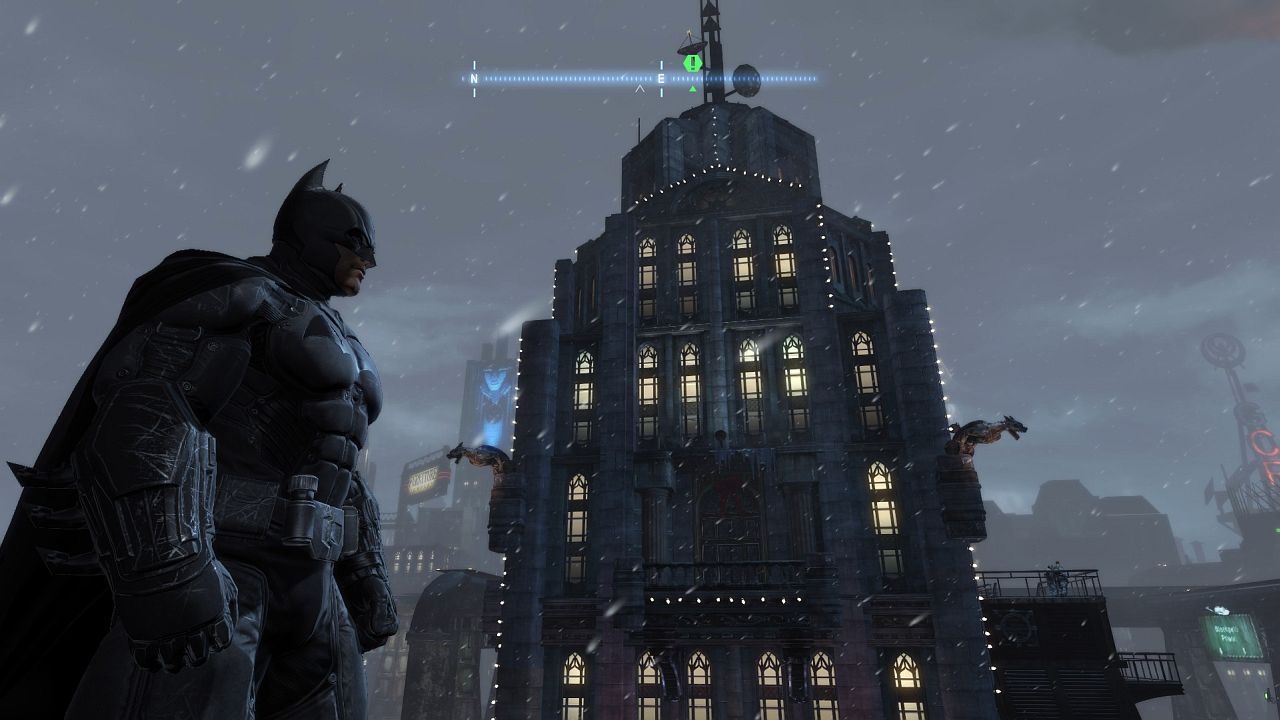Select the green exclamation point icon on the compass

(691, 62)
